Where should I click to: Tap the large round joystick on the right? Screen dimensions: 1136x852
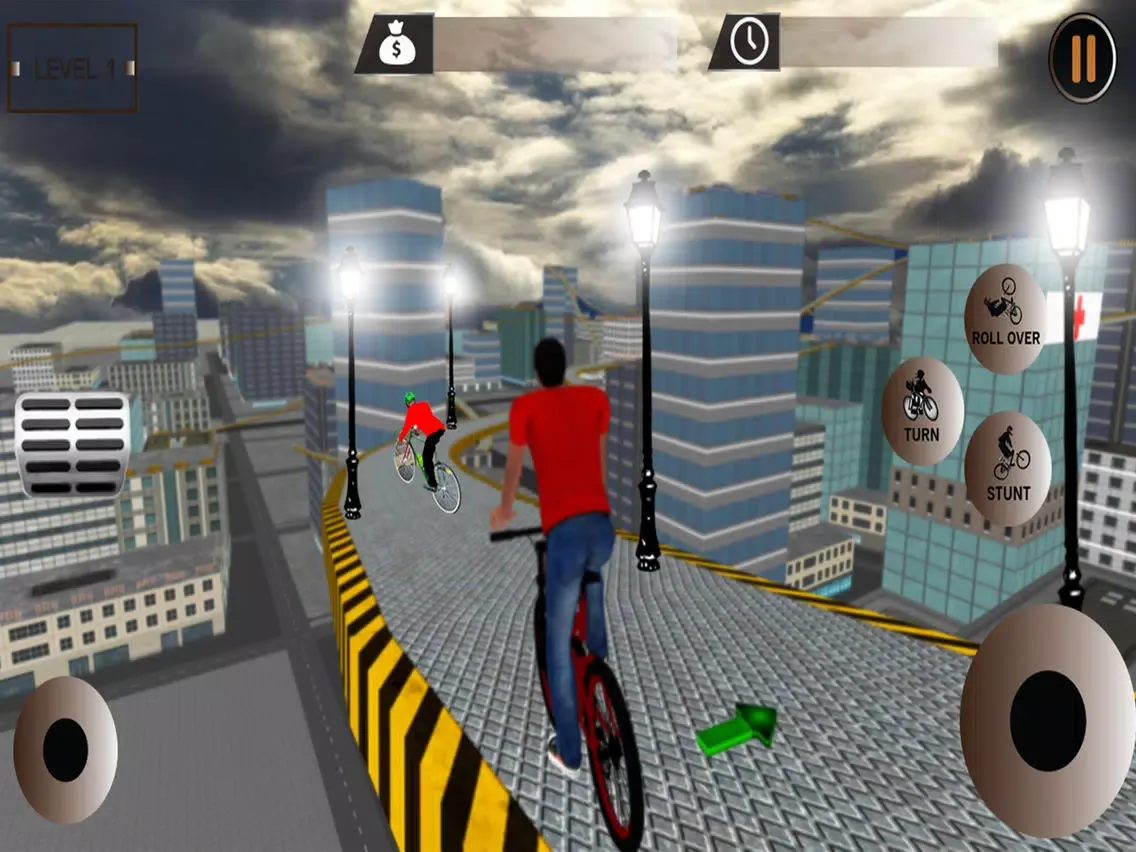pyautogui.click(x=1047, y=720)
